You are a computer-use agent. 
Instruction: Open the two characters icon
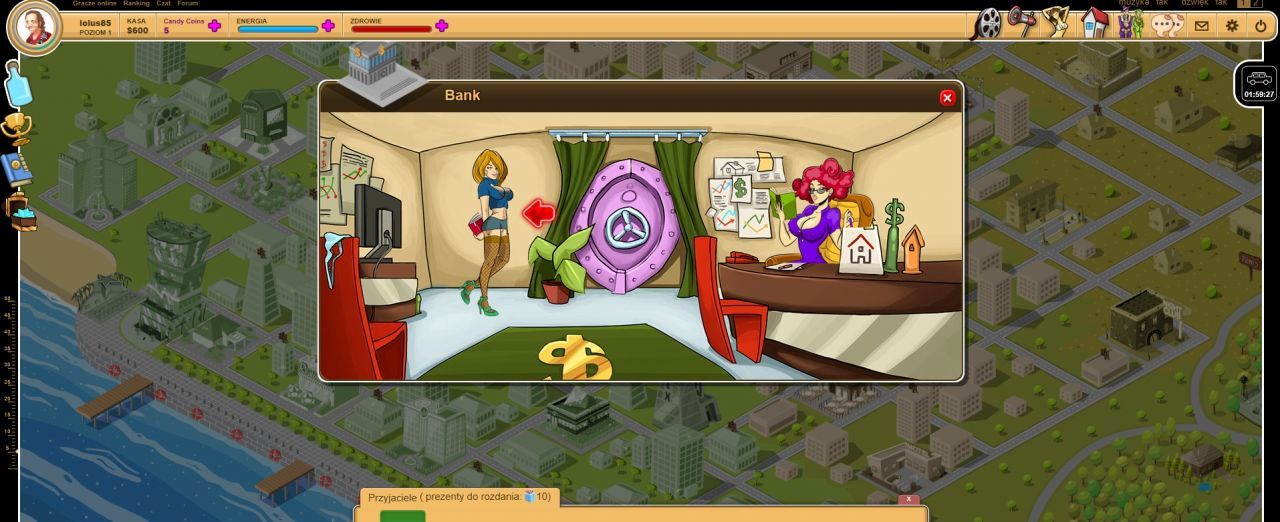[1130, 22]
